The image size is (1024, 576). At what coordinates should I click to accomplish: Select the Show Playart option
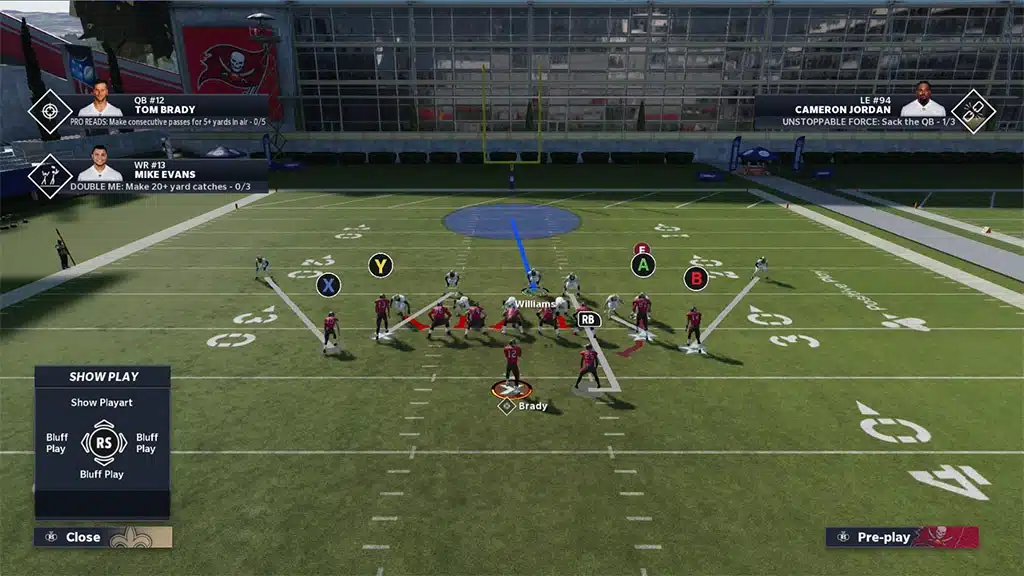click(102, 402)
